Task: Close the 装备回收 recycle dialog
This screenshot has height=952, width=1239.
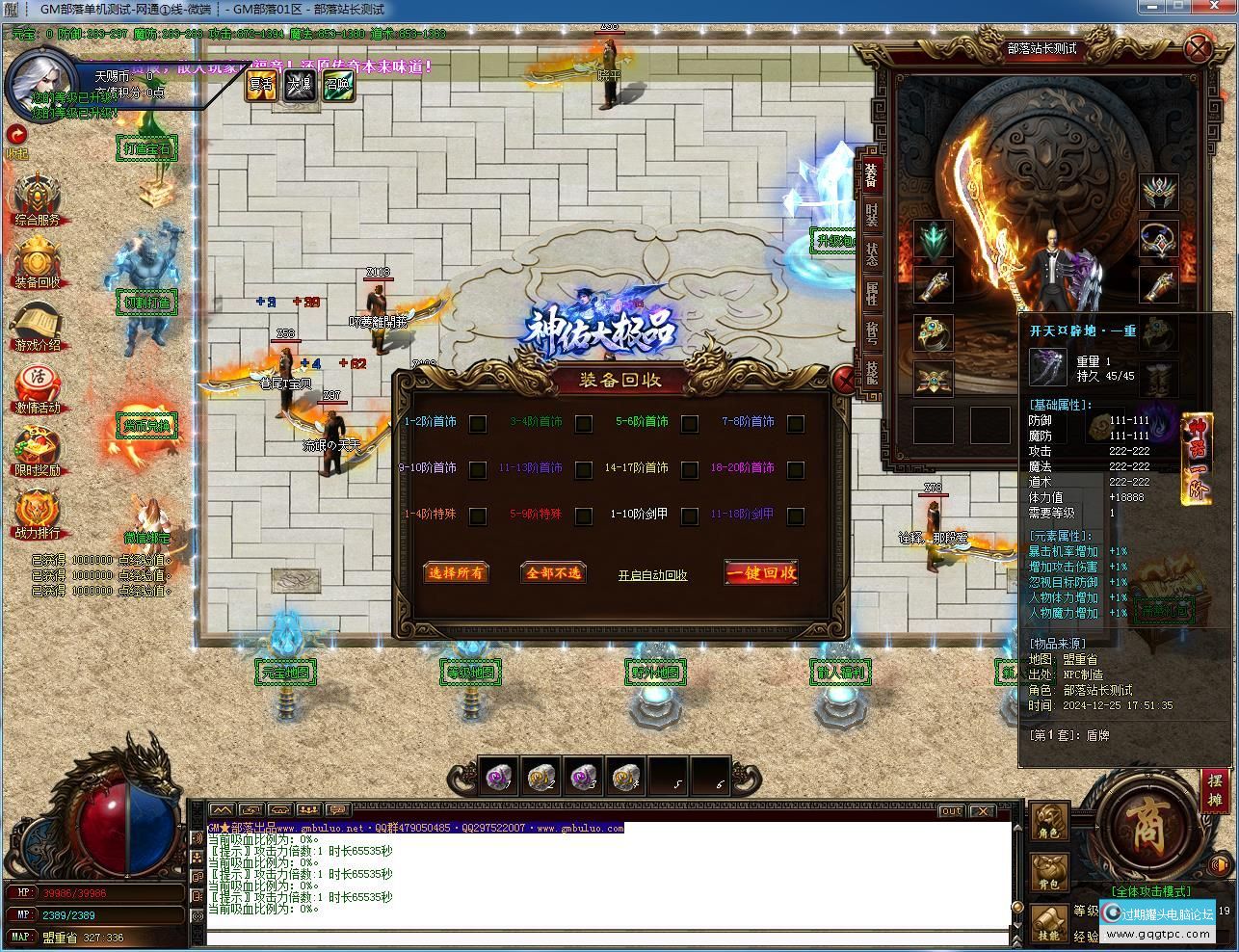Action: 843,381
